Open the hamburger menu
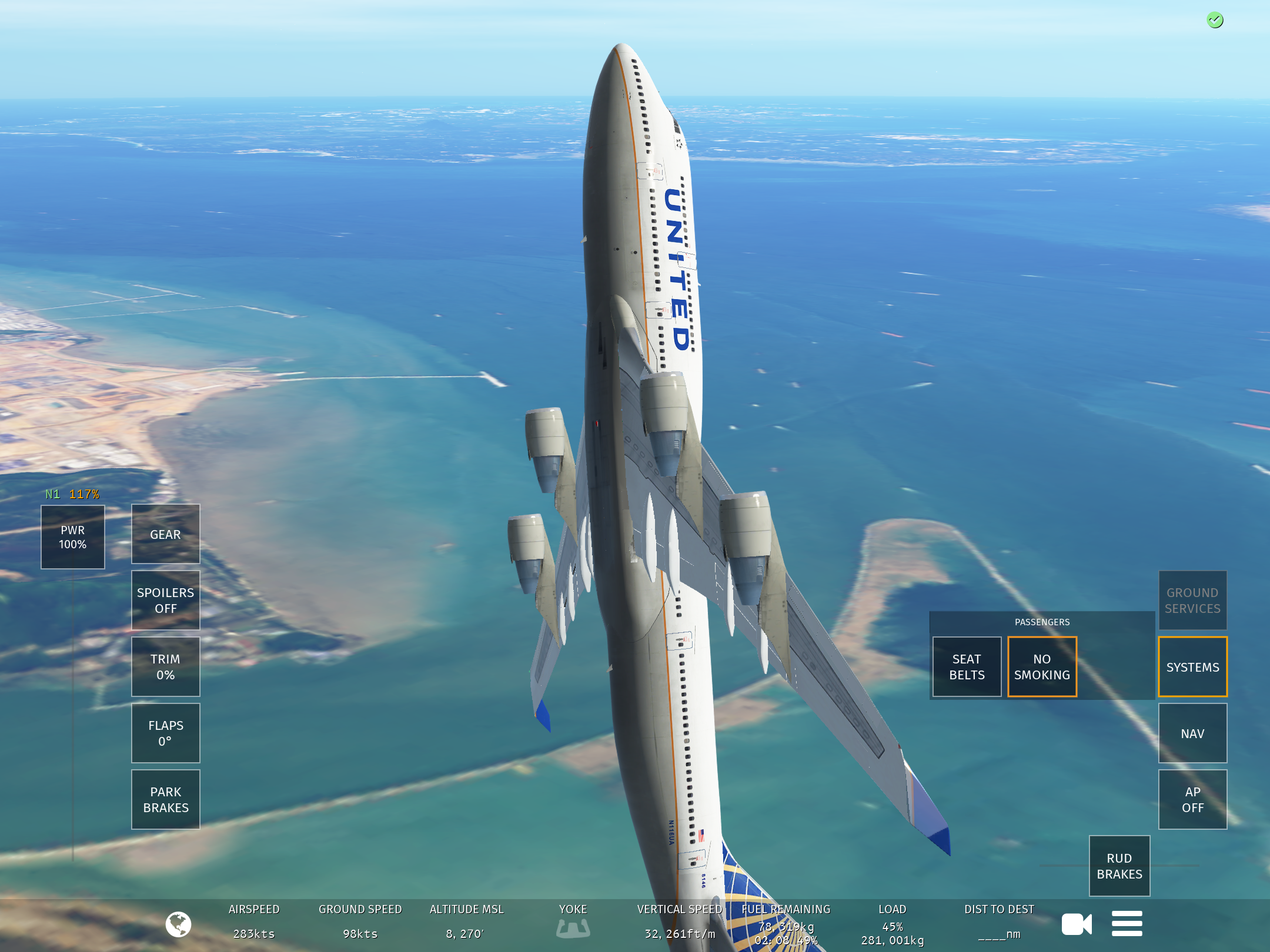The width and height of the screenshot is (1270, 952). 1127,924
